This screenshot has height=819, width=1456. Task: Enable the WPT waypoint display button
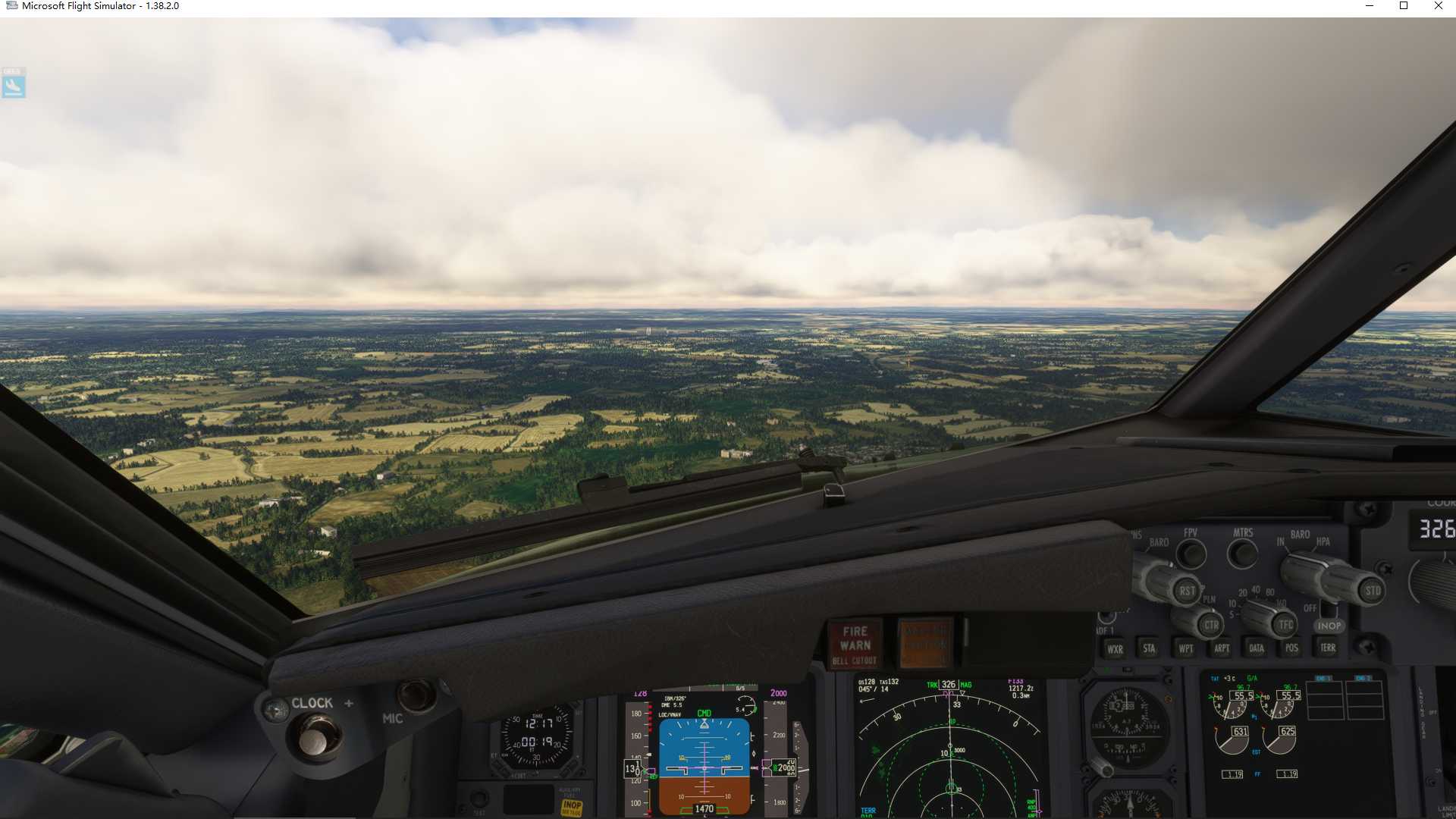coord(1185,648)
